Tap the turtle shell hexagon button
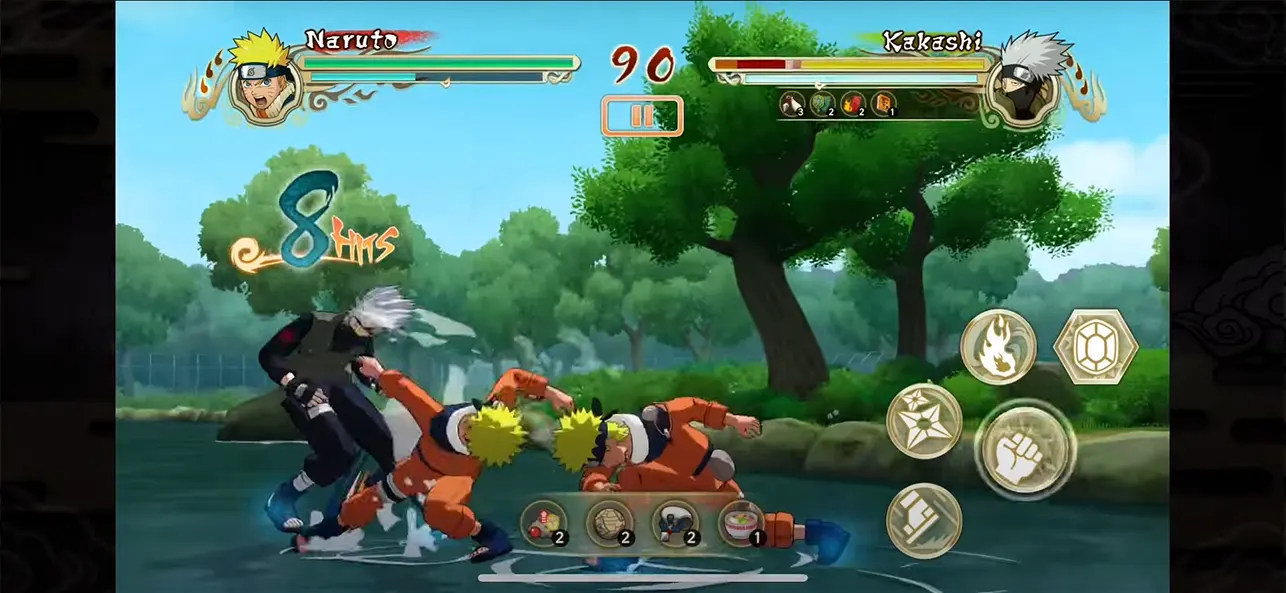Screen dimensions: 1286x593 click(1095, 346)
